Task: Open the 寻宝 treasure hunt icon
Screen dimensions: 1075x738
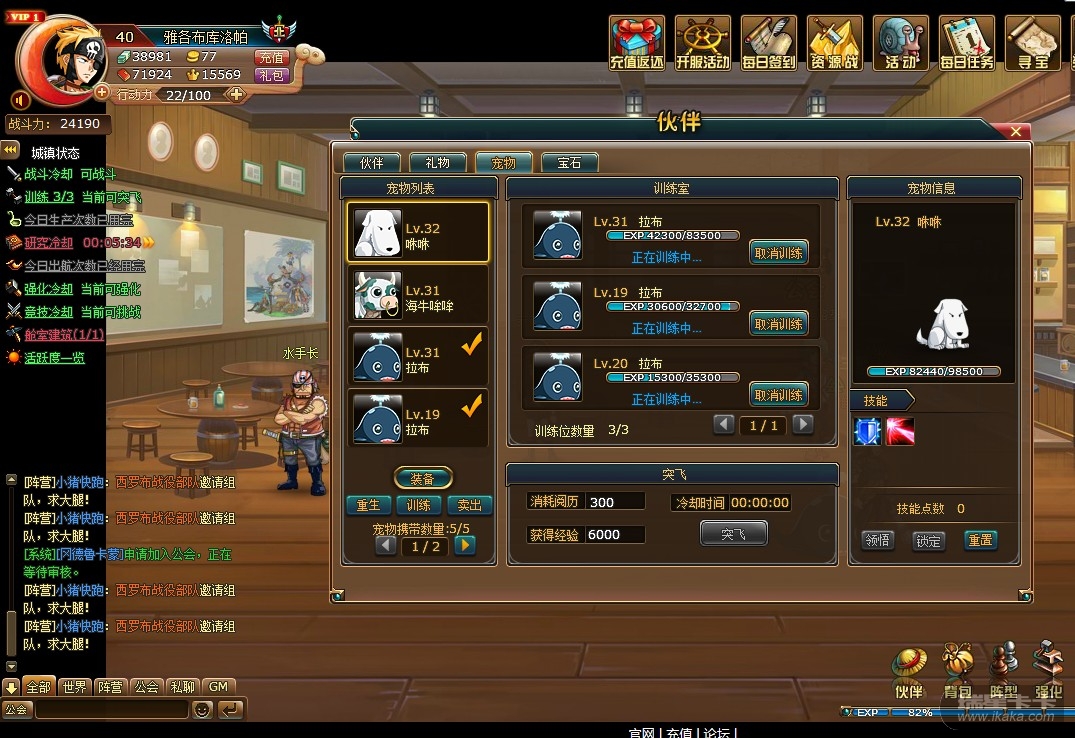Action: click(x=1032, y=44)
